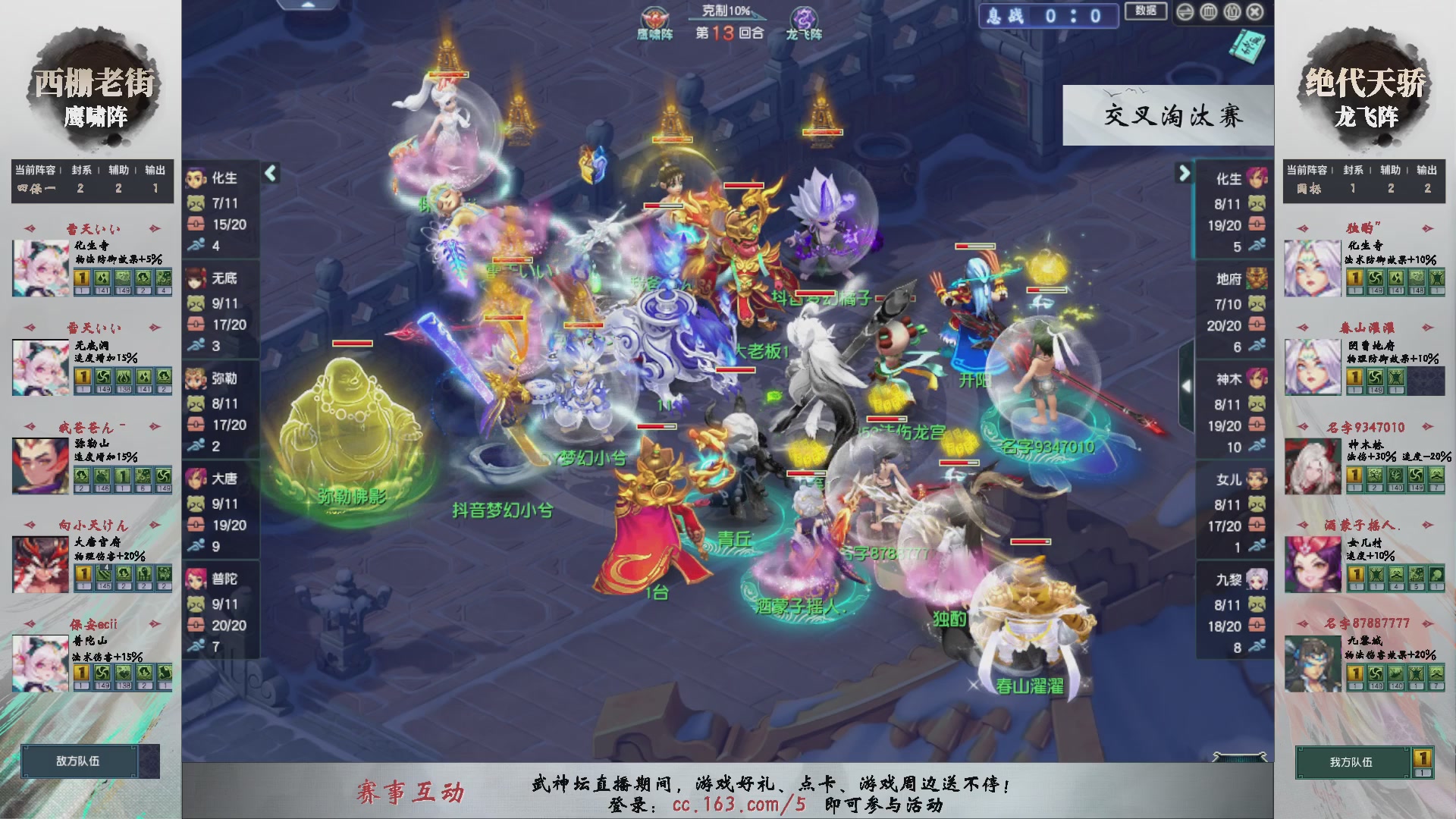Image resolution: width=1456 pixels, height=819 pixels.
Task: Click the chest icon in 无底's row
Action: point(196,322)
